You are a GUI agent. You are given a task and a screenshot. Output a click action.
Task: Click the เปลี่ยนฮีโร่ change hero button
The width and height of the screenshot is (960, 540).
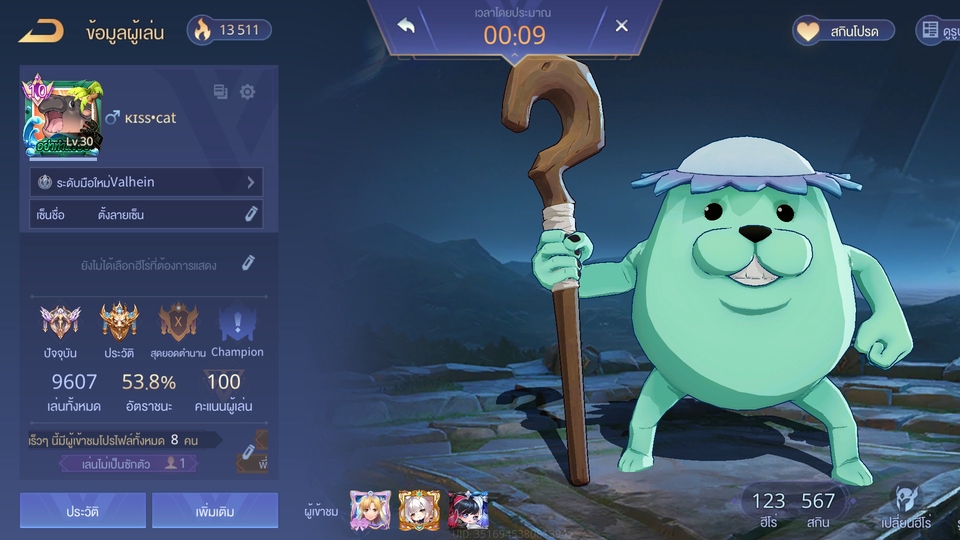coord(907,507)
